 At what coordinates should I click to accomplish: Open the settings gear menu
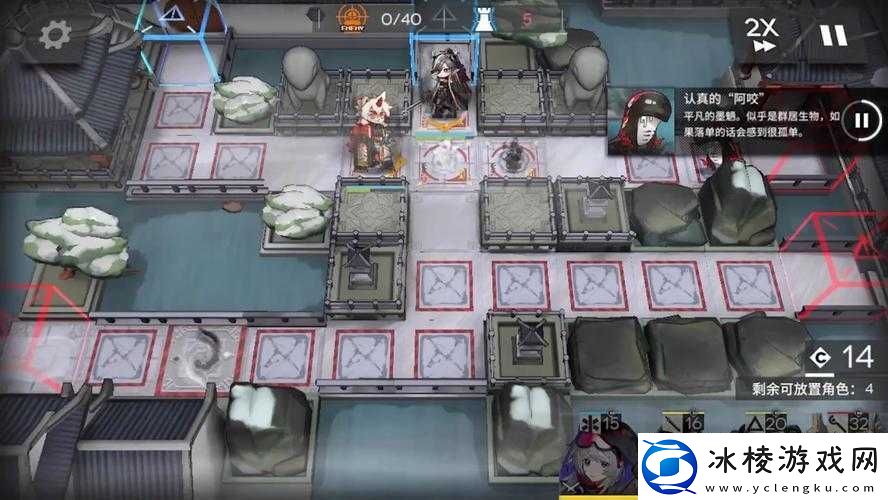[x=52, y=36]
